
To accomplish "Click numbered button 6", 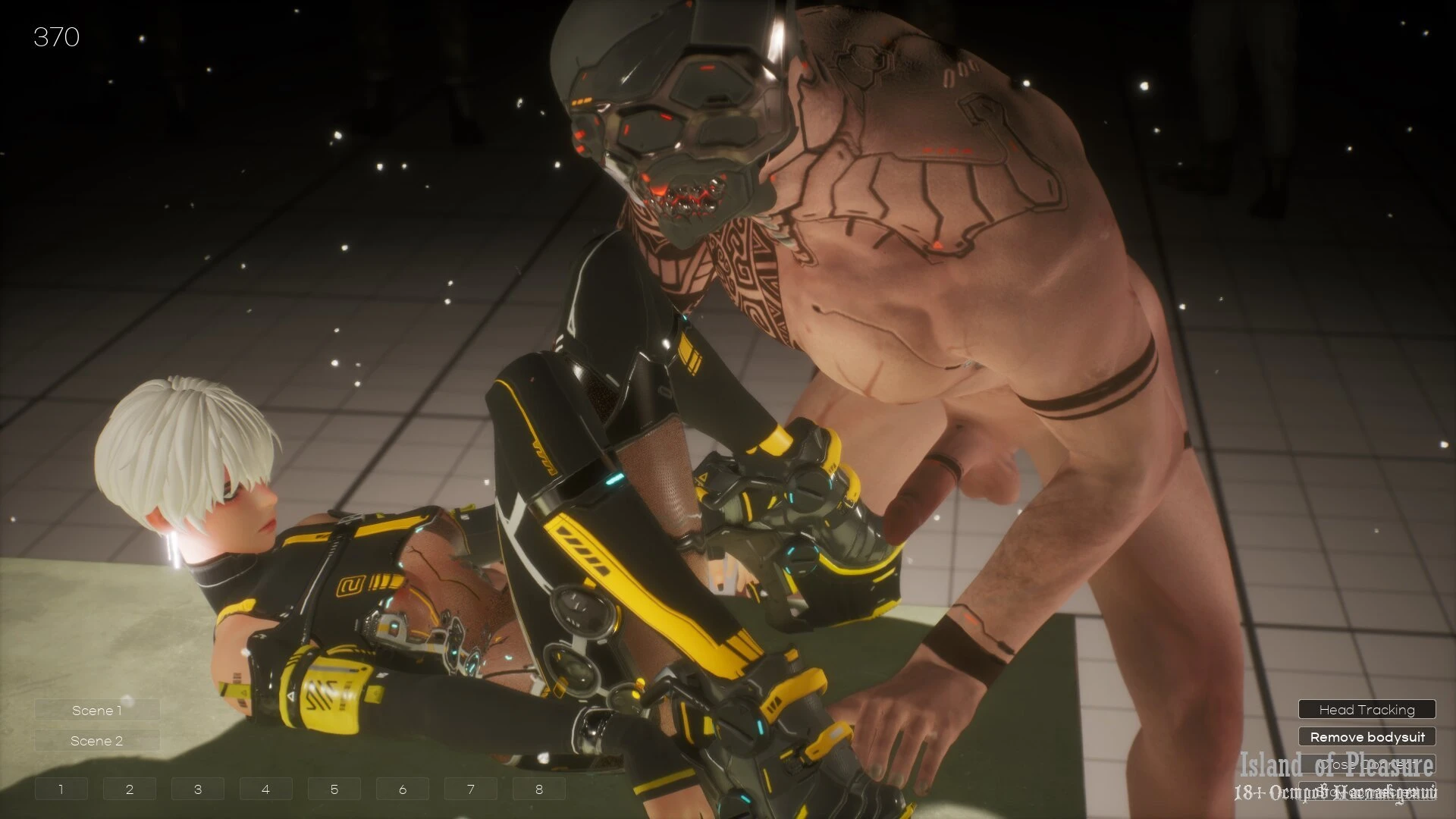I will tap(403, 789).
